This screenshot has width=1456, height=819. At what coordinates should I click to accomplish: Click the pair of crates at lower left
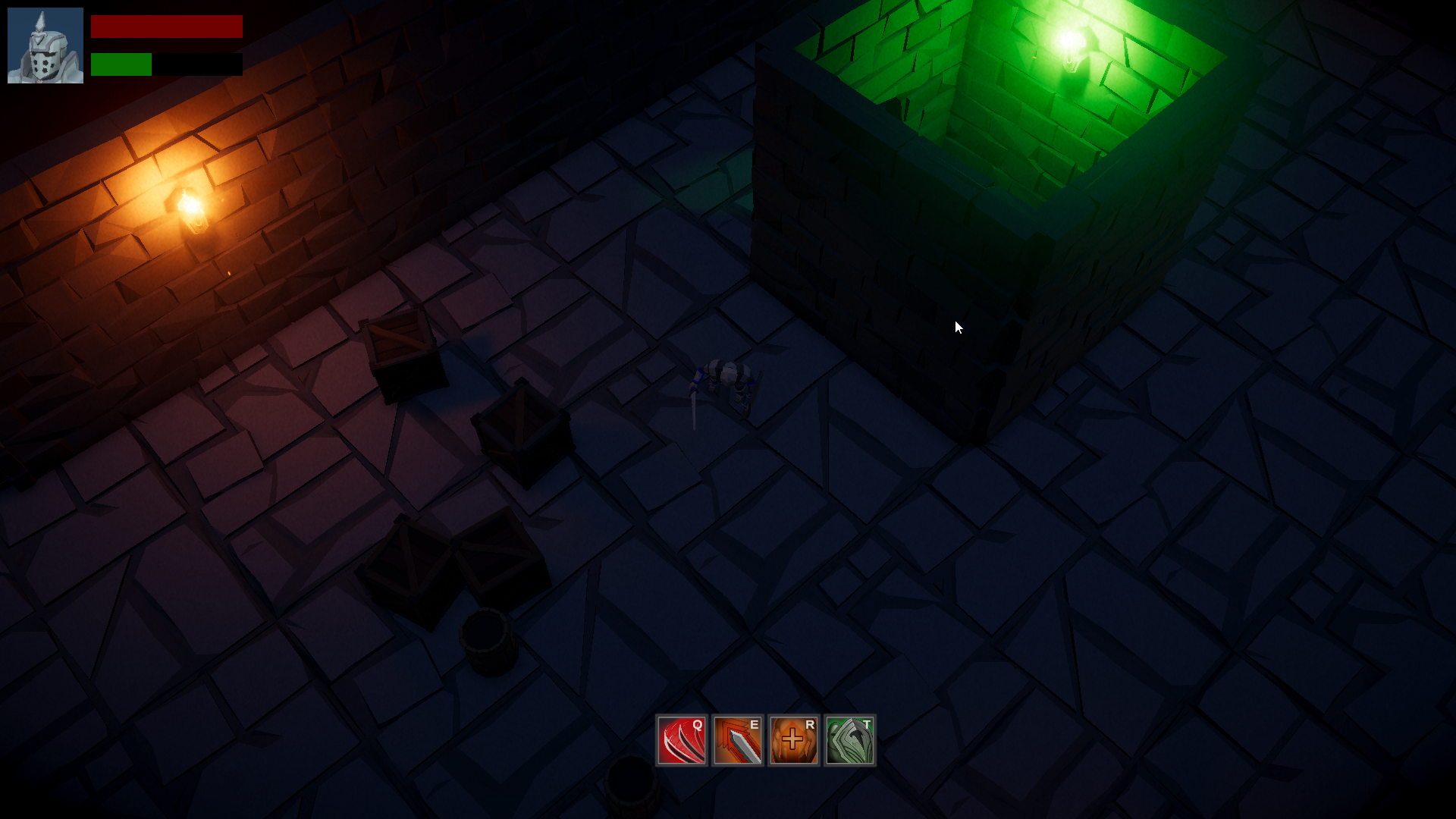click(x=447, y=554)
